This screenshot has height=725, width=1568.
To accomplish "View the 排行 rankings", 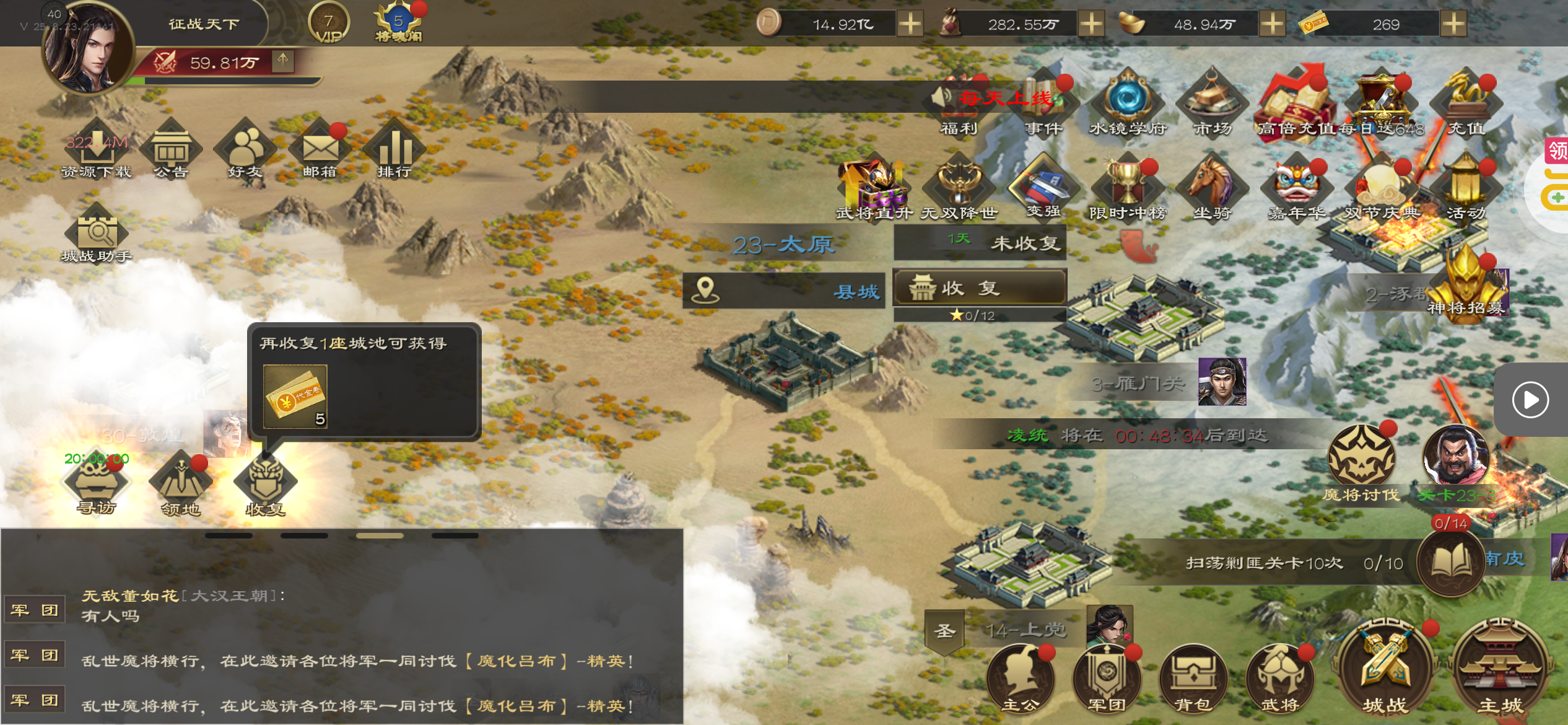I will 394,151.
